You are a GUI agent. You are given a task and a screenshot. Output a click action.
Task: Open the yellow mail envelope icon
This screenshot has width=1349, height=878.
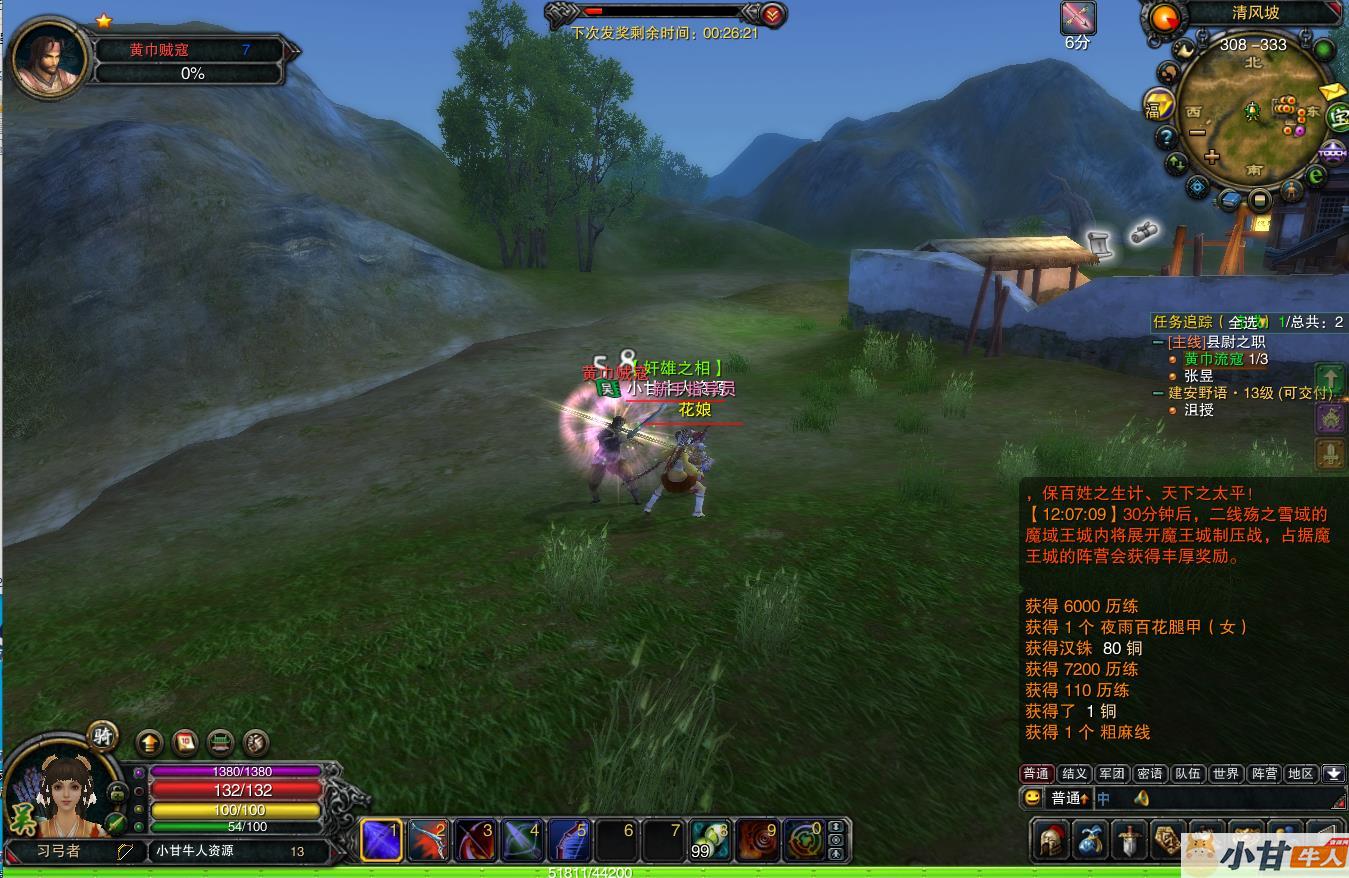pos(1333,92)
